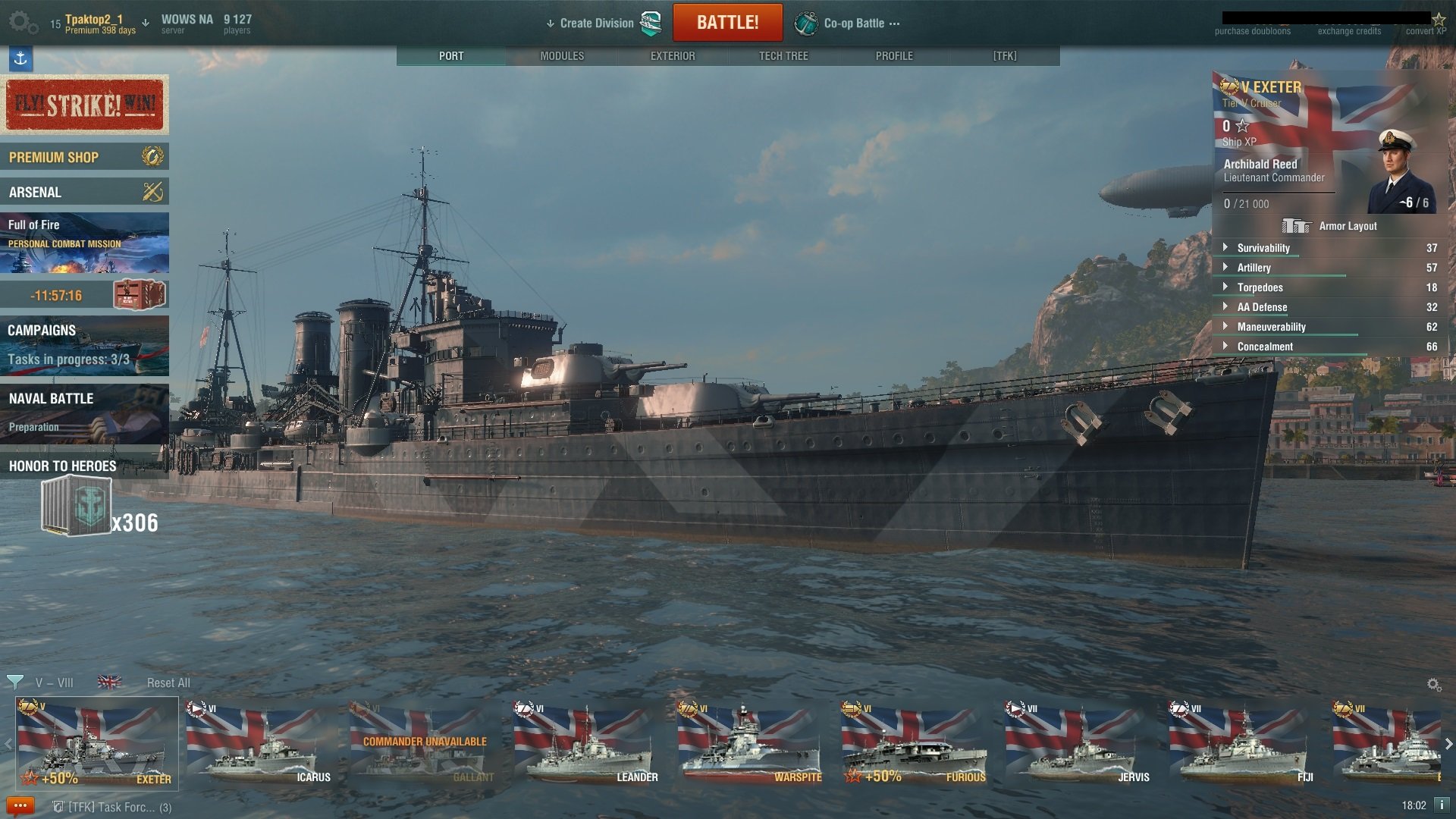1456x819 pixels.
Task: Reset All carousel filters
Action: click(168, 682)
